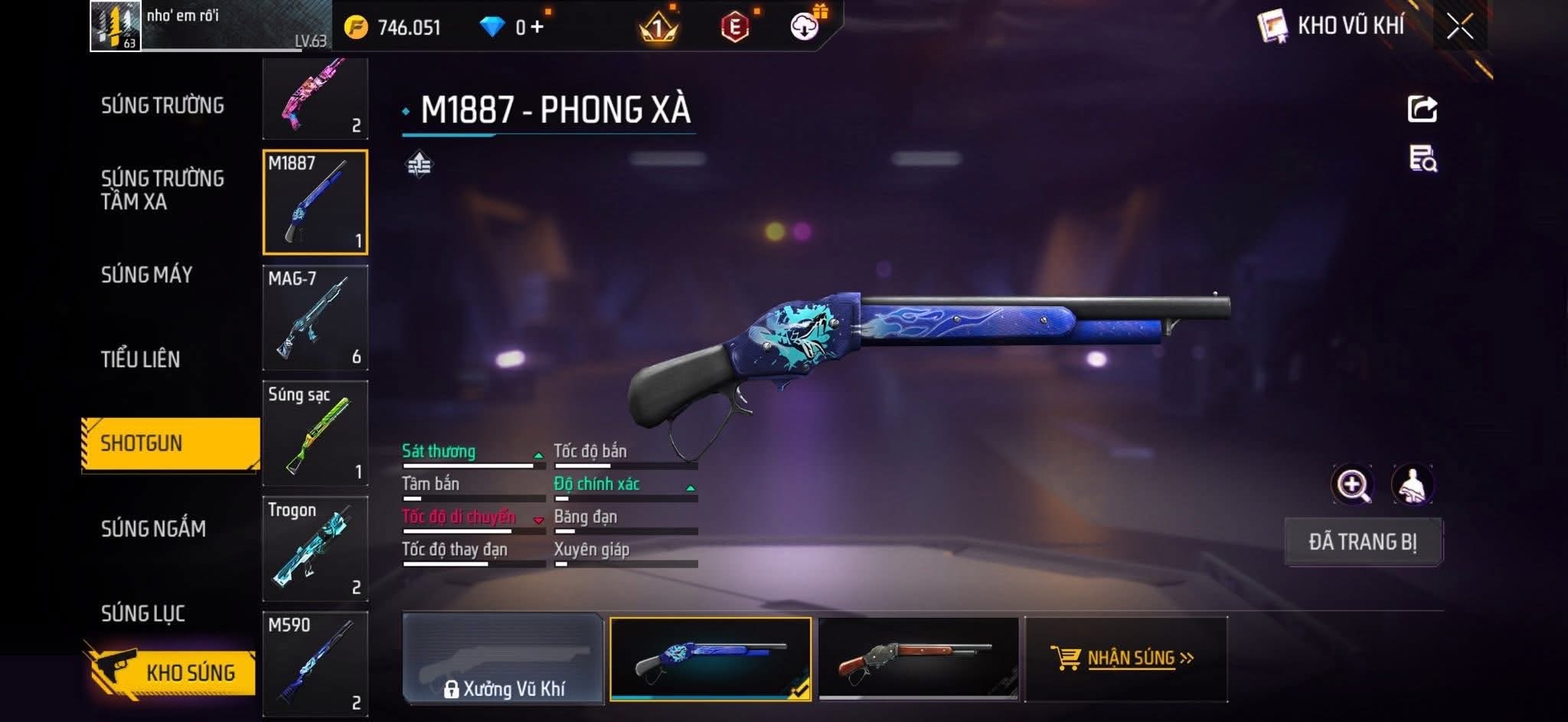Select the Trogon weapon tile

click(315, 548)
